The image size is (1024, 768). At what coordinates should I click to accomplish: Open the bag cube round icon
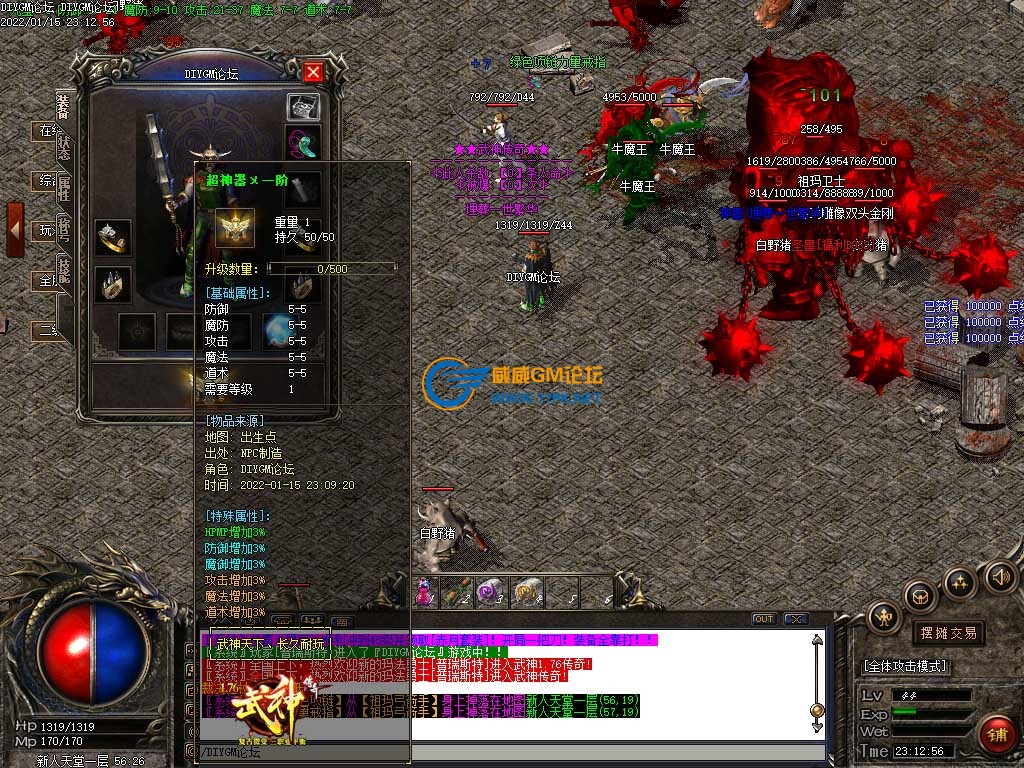[x=919, y=597]
